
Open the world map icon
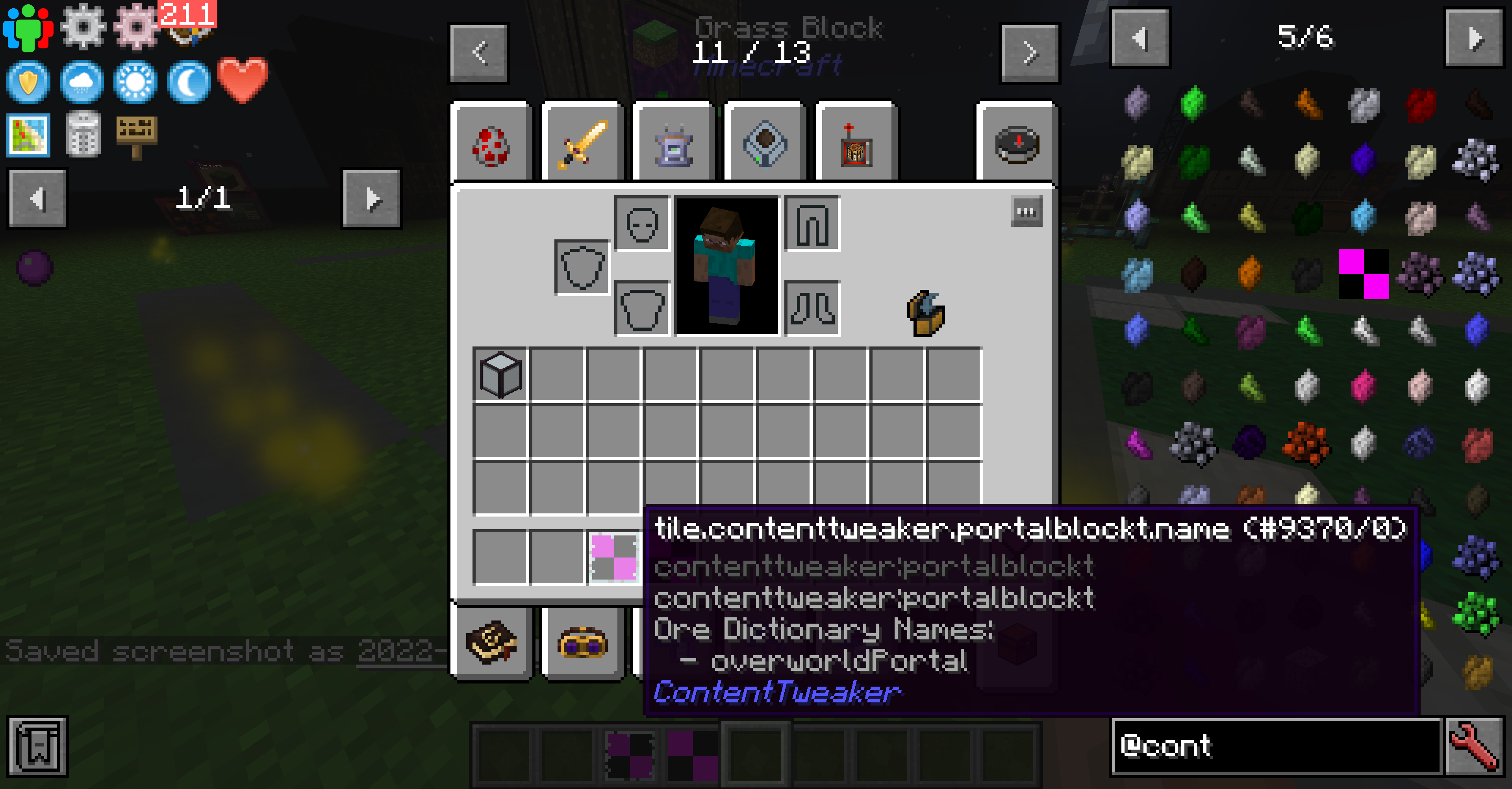(28, 136)
